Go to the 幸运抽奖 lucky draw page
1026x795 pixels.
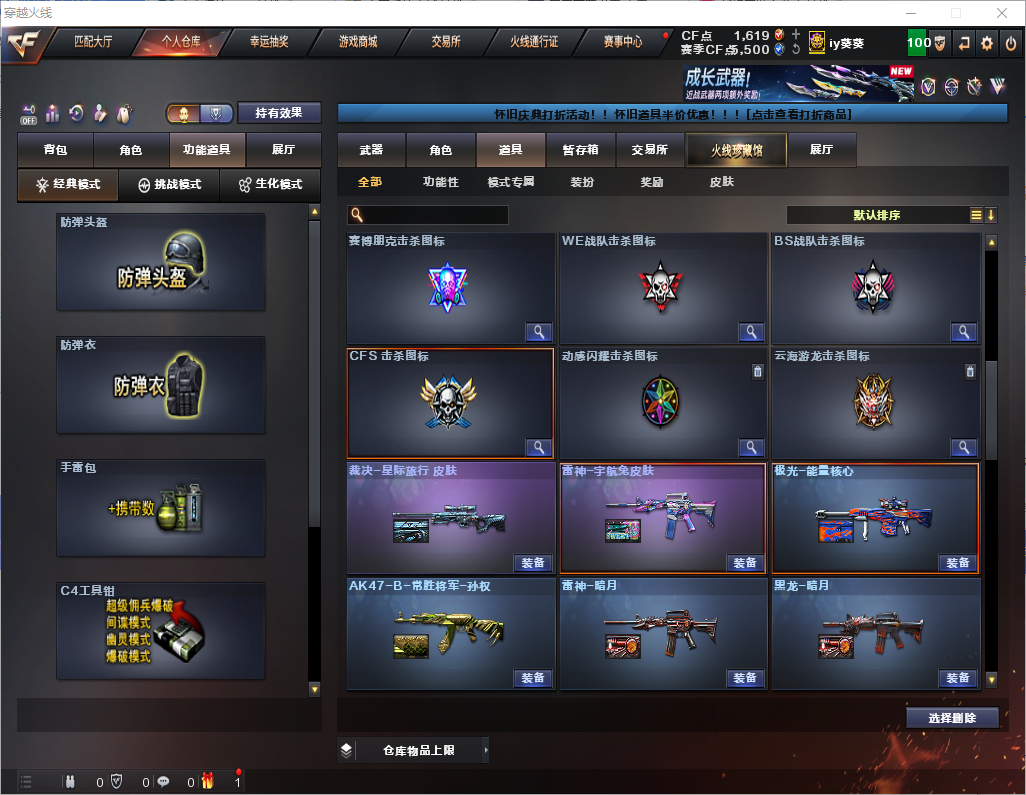[268, 42]
